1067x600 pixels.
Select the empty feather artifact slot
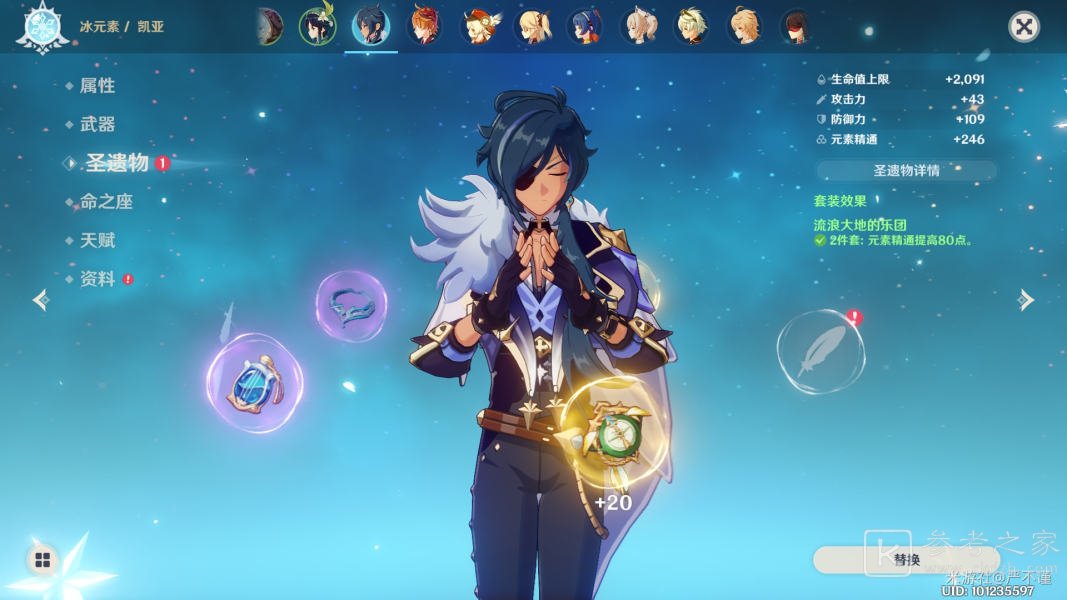pyautogui.click(x=820, y=351)
